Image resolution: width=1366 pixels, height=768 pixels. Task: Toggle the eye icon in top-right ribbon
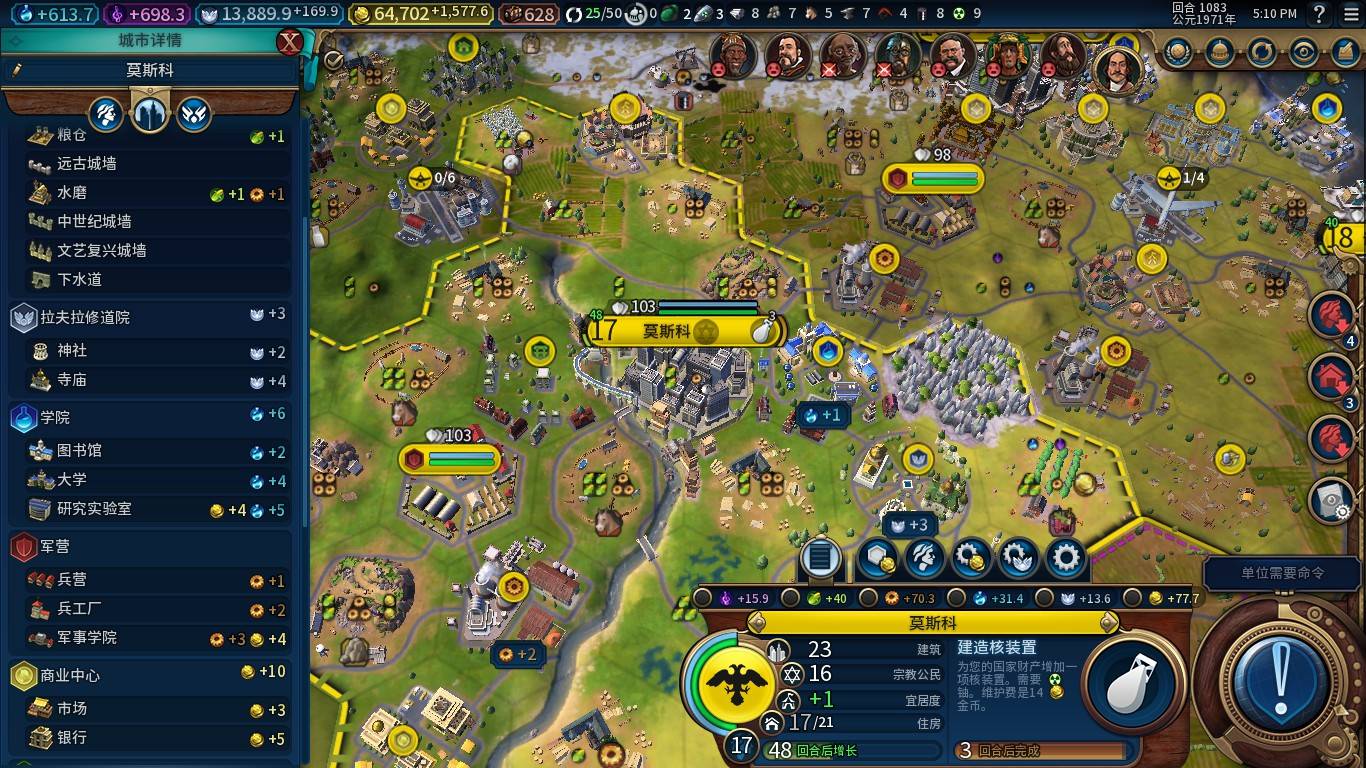[x=1303, y=51]
